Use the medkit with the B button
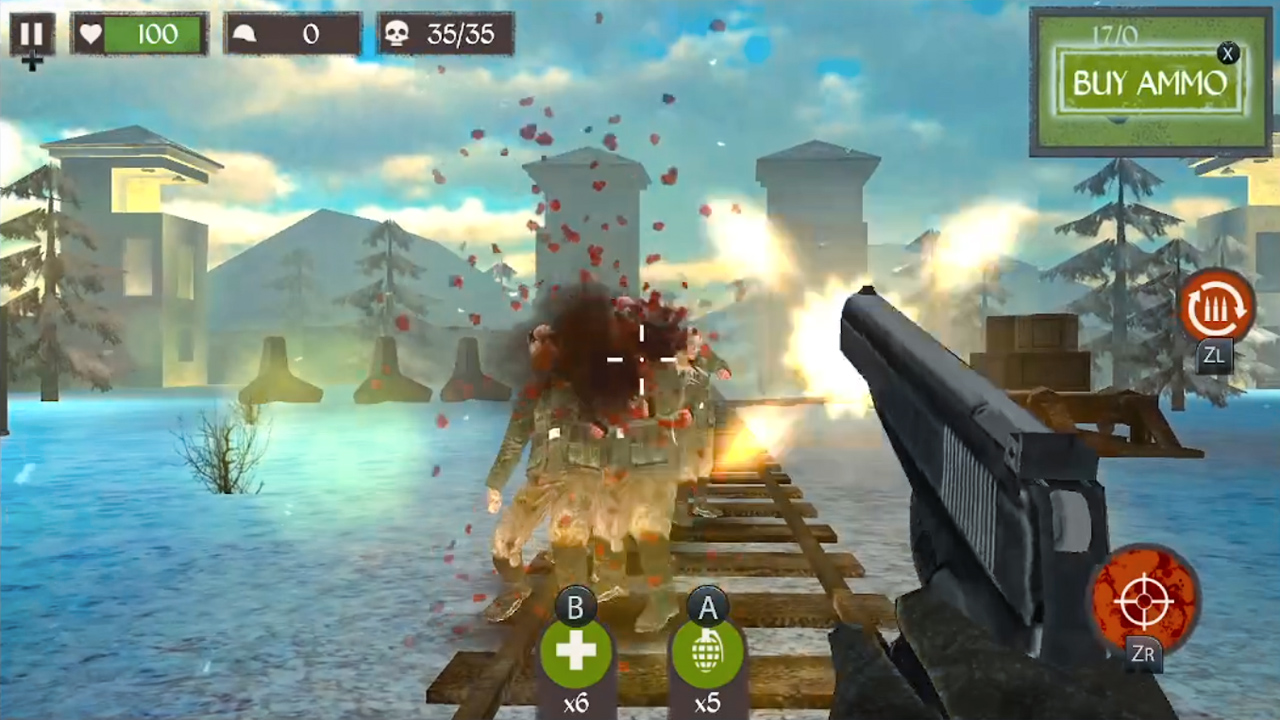1280x720 pixels. click(x=575, y=650)
